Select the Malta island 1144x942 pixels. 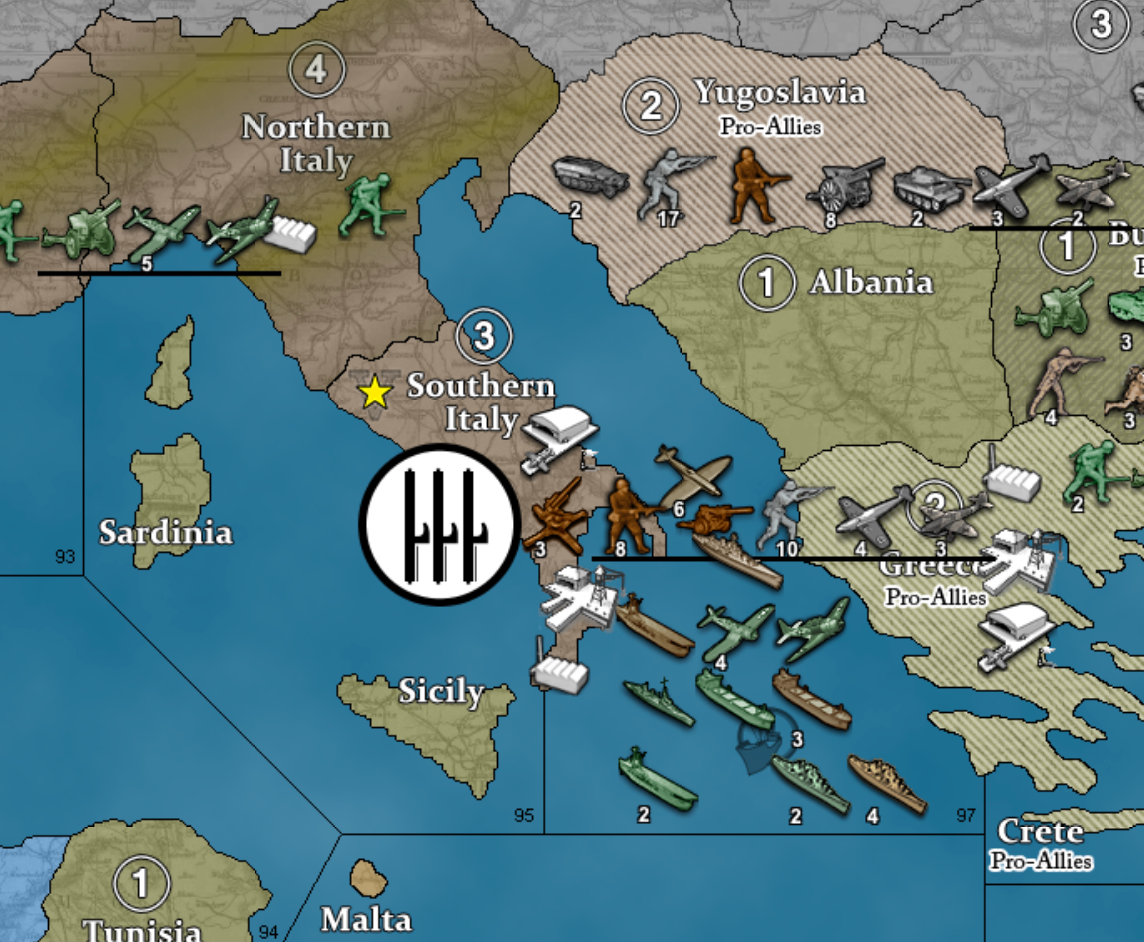tap(367, 880)
